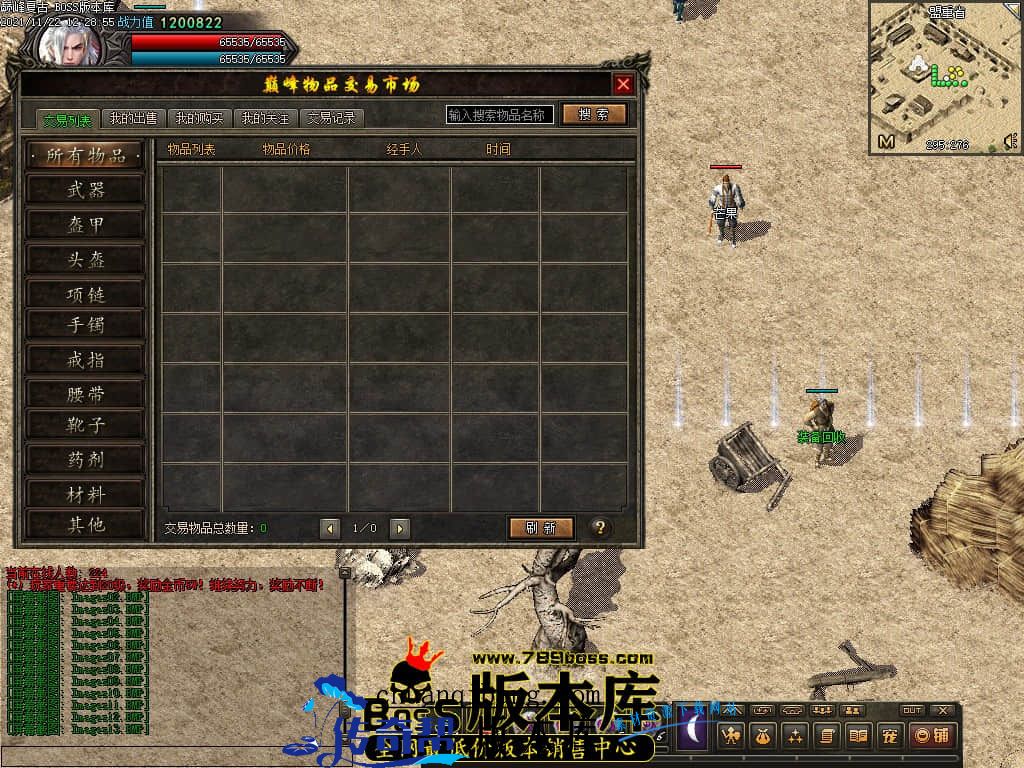This screenshot has width=1024, height=768.
Task: Open the 铺 shop button
Action: click(931, 737)
